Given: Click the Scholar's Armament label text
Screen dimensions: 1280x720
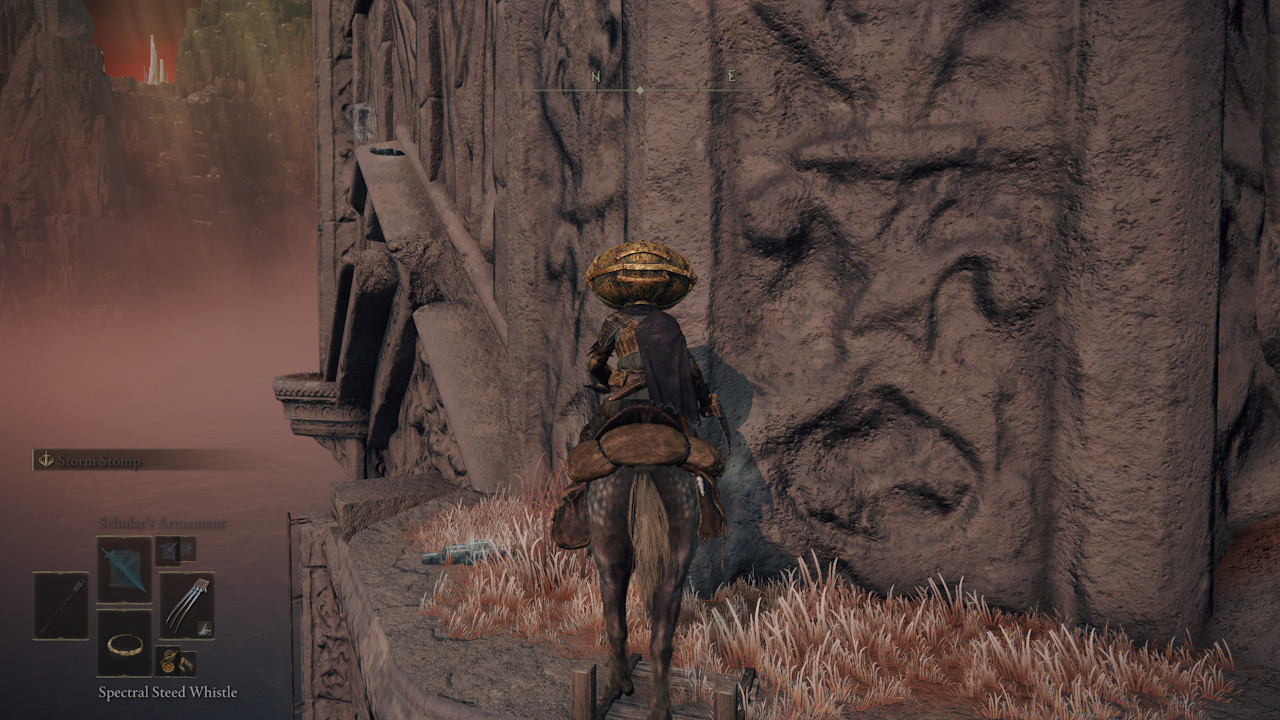Looking at the screenshot, I should pyautogui.click(x=161, y=523).
